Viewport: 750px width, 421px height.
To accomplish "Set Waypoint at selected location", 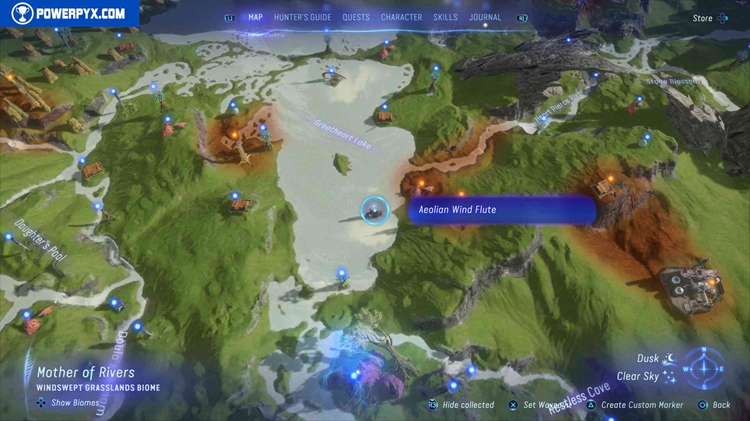I will tap(547, 405).
